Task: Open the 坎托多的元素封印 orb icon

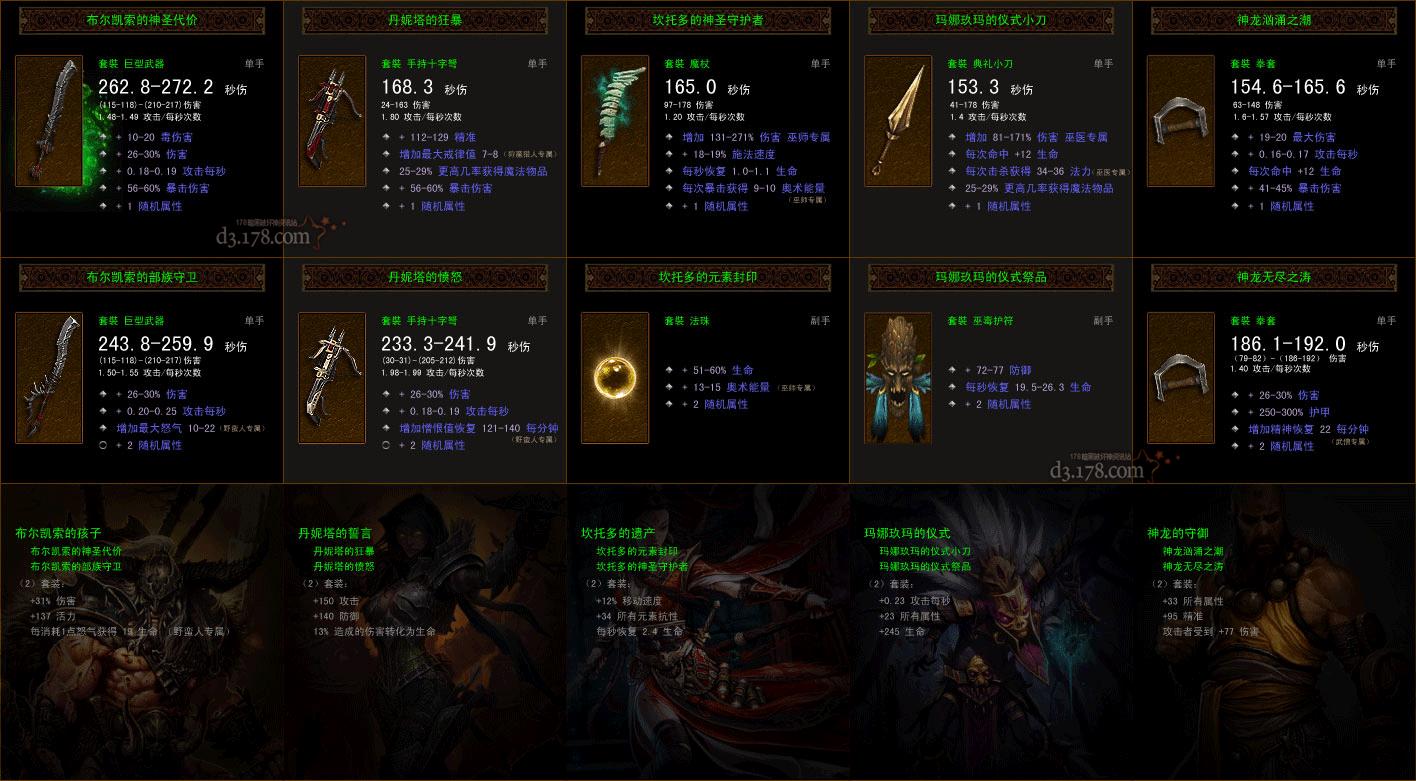Action: [614, 380]
